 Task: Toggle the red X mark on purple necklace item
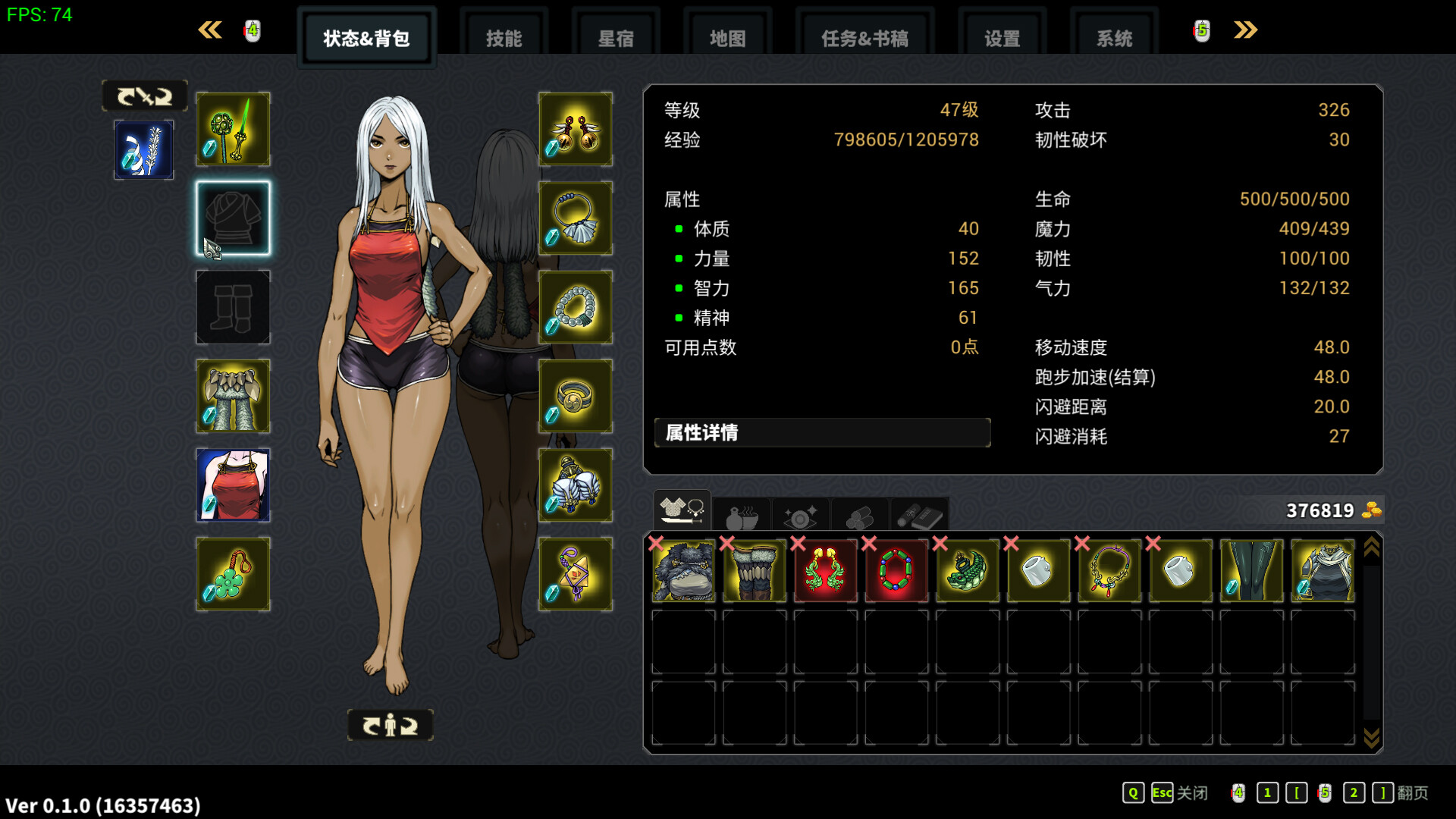pos(1083,544)
